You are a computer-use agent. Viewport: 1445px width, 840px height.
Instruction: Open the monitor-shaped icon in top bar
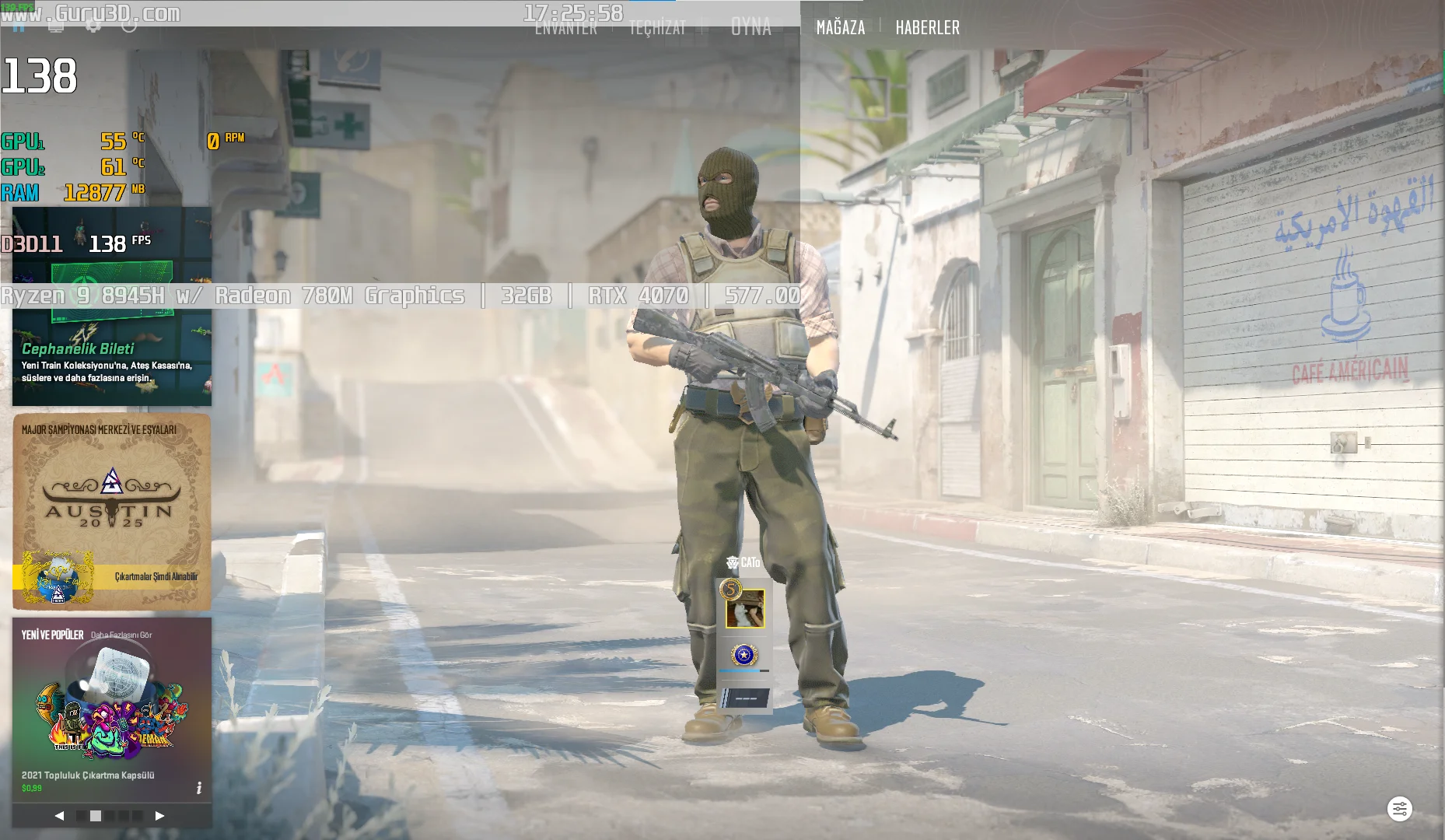point(56,26)
